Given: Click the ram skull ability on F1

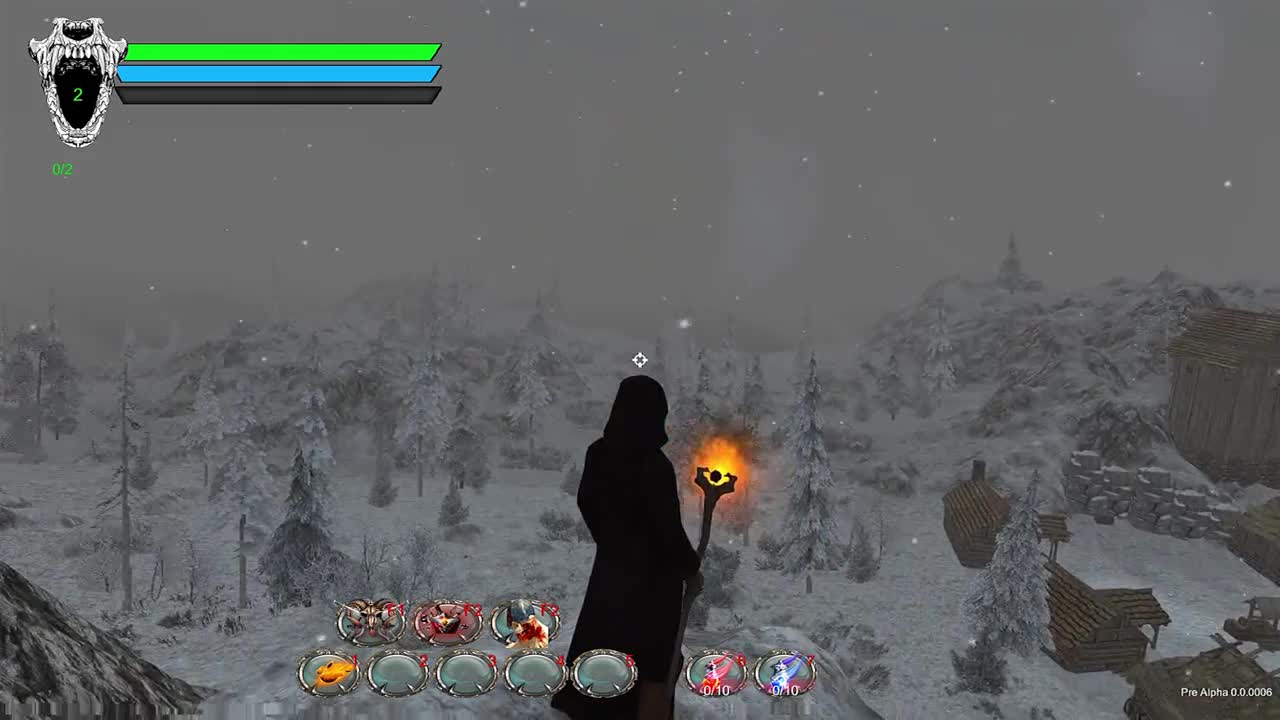Looking at the screenshot, I should click(x=370, y=620).
